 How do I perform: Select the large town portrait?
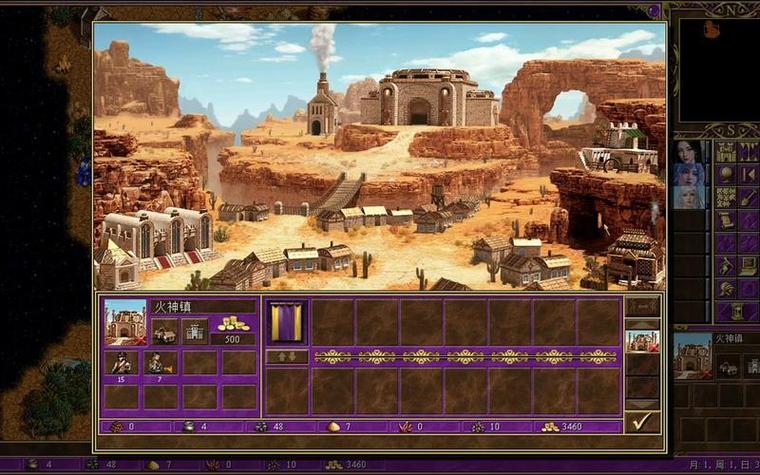click(125, 322)
